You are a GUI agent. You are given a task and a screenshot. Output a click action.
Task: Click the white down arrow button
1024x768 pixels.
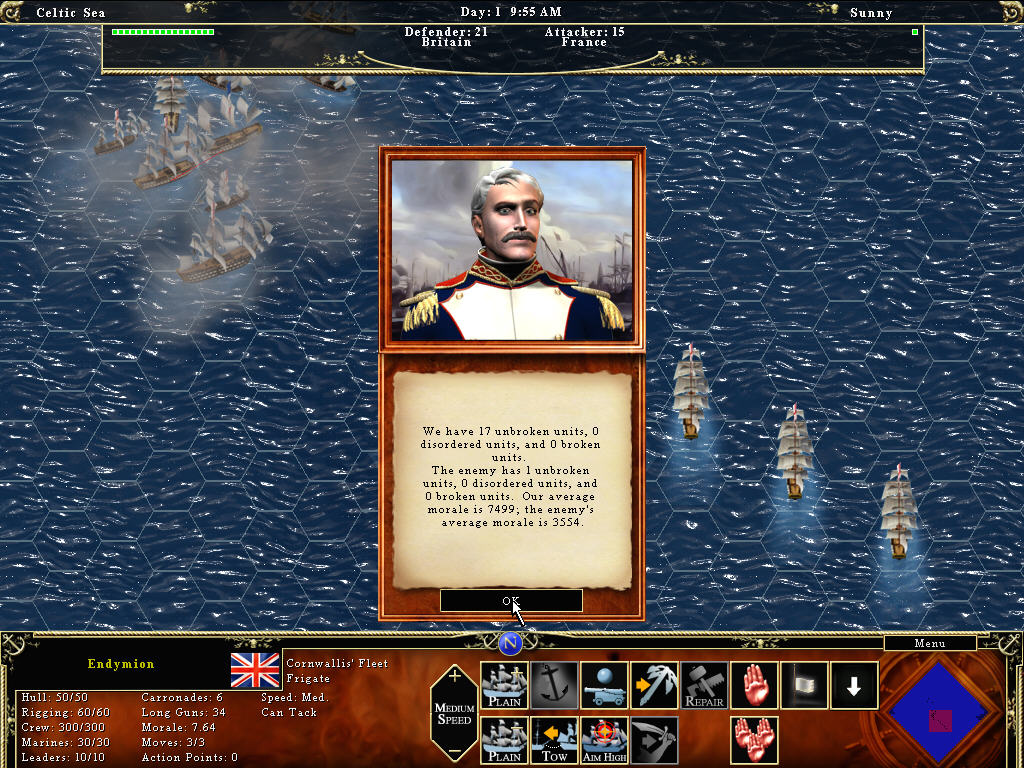tap(854, 686)
